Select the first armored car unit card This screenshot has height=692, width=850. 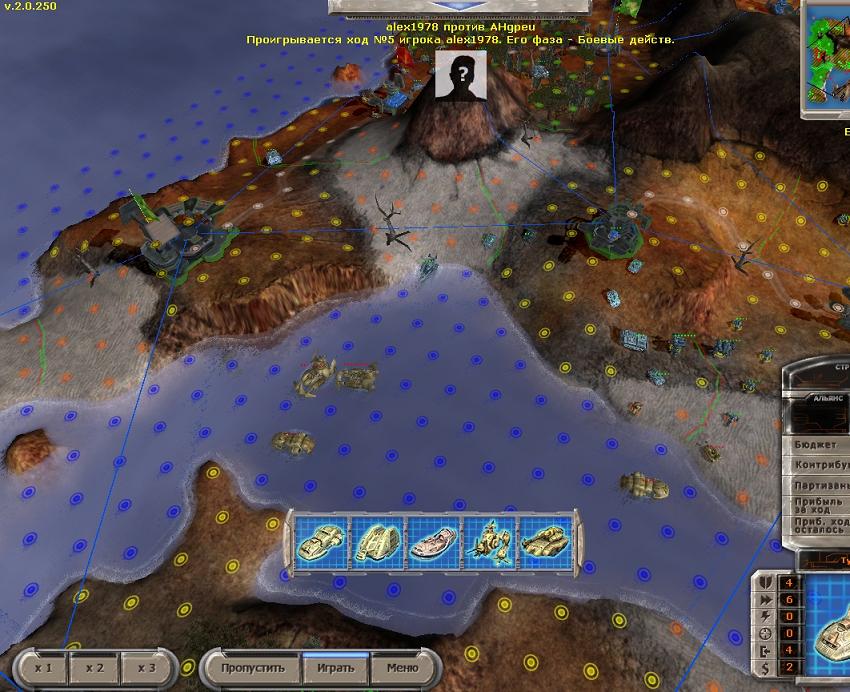(x=320, y=542)
